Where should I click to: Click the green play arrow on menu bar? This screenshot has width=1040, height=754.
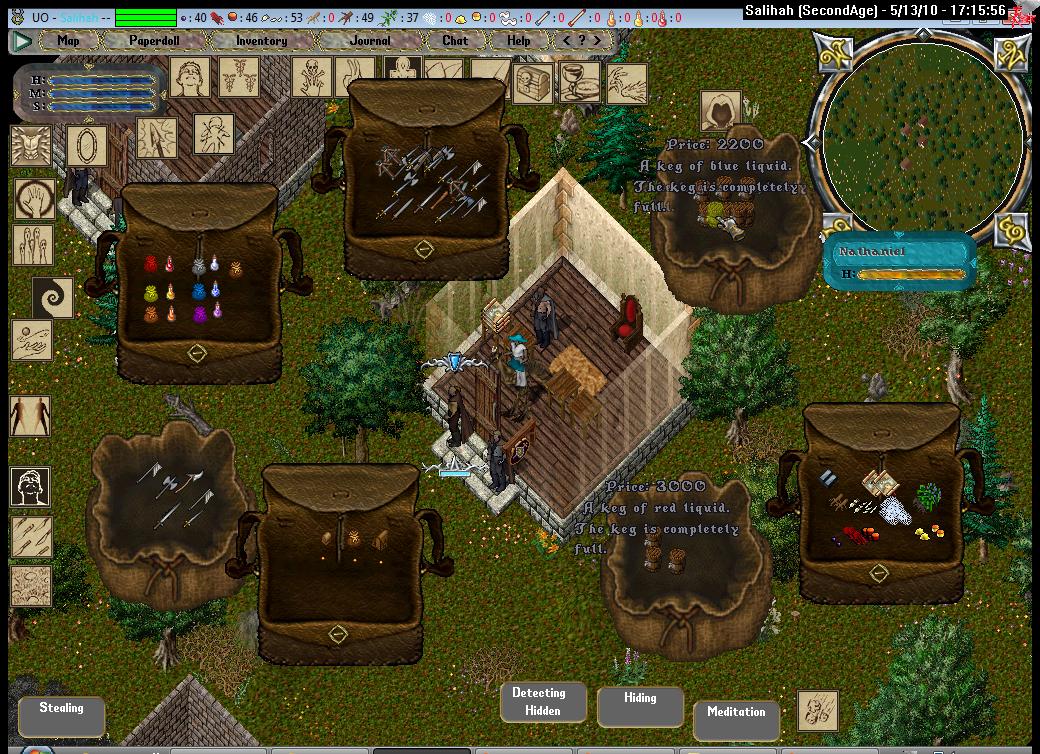pyautogui.click(x=22, y=41)
